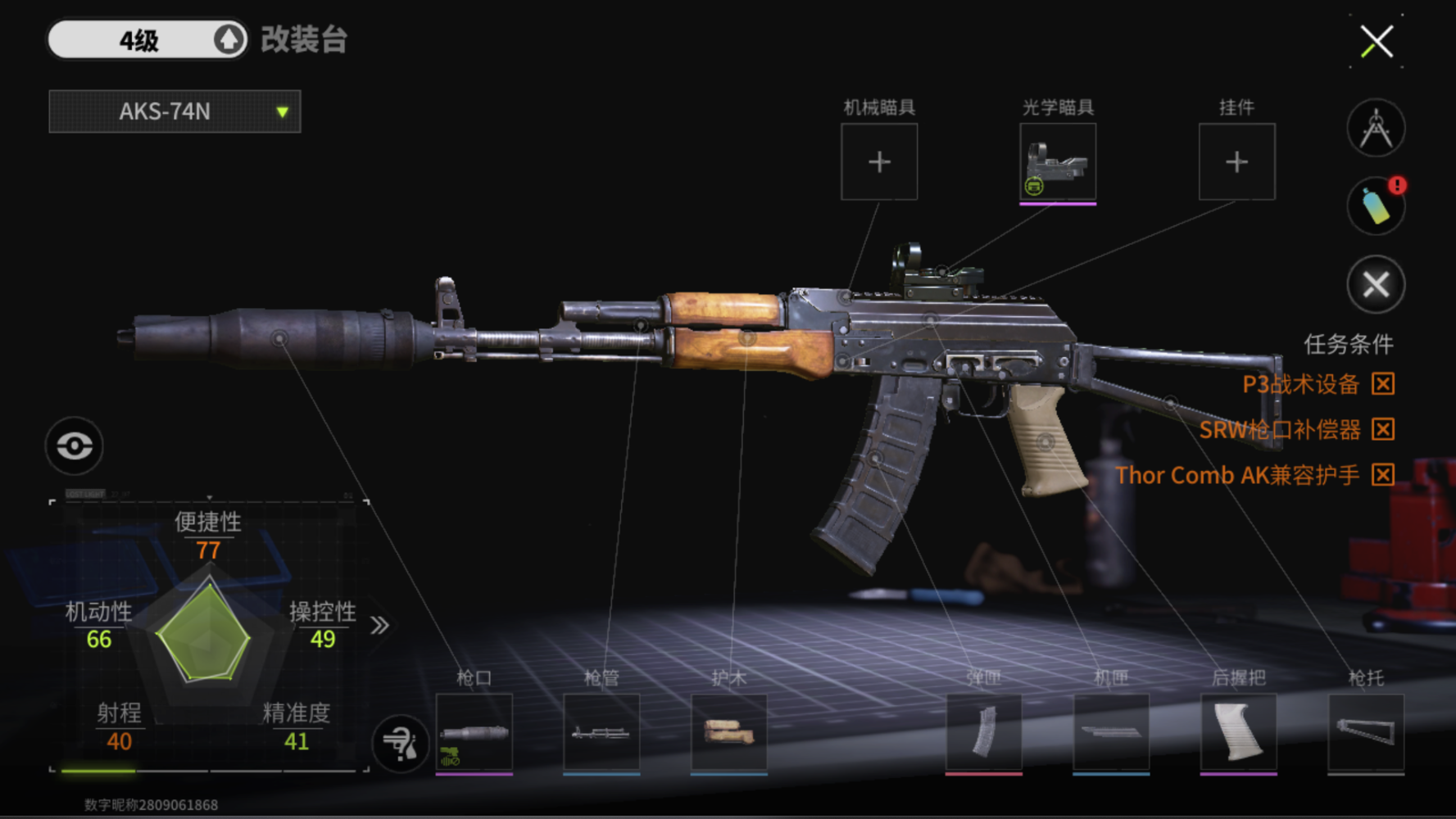Select the wooden handguard slot

pos(728,732)
